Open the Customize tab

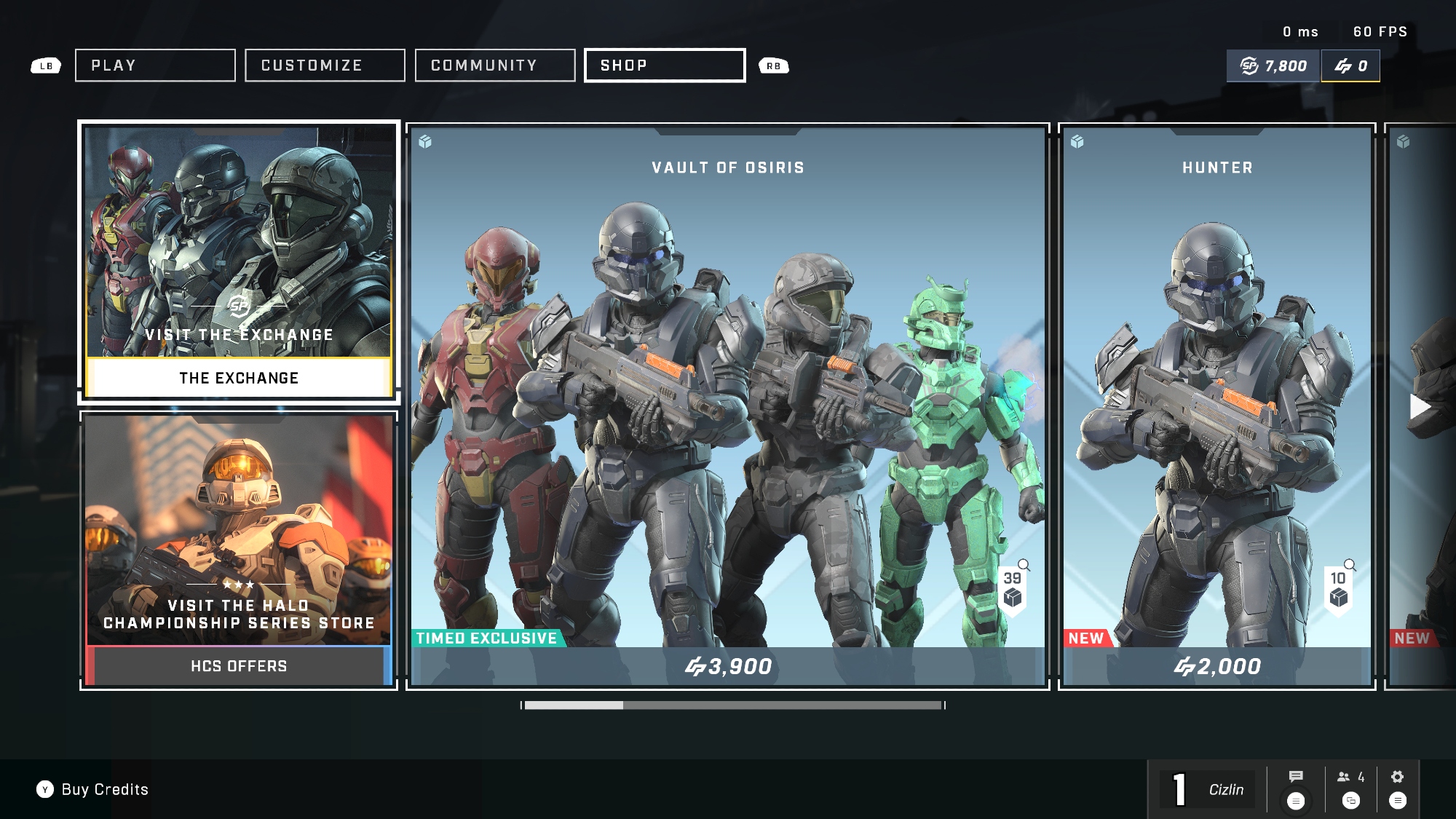pos(325,66)
